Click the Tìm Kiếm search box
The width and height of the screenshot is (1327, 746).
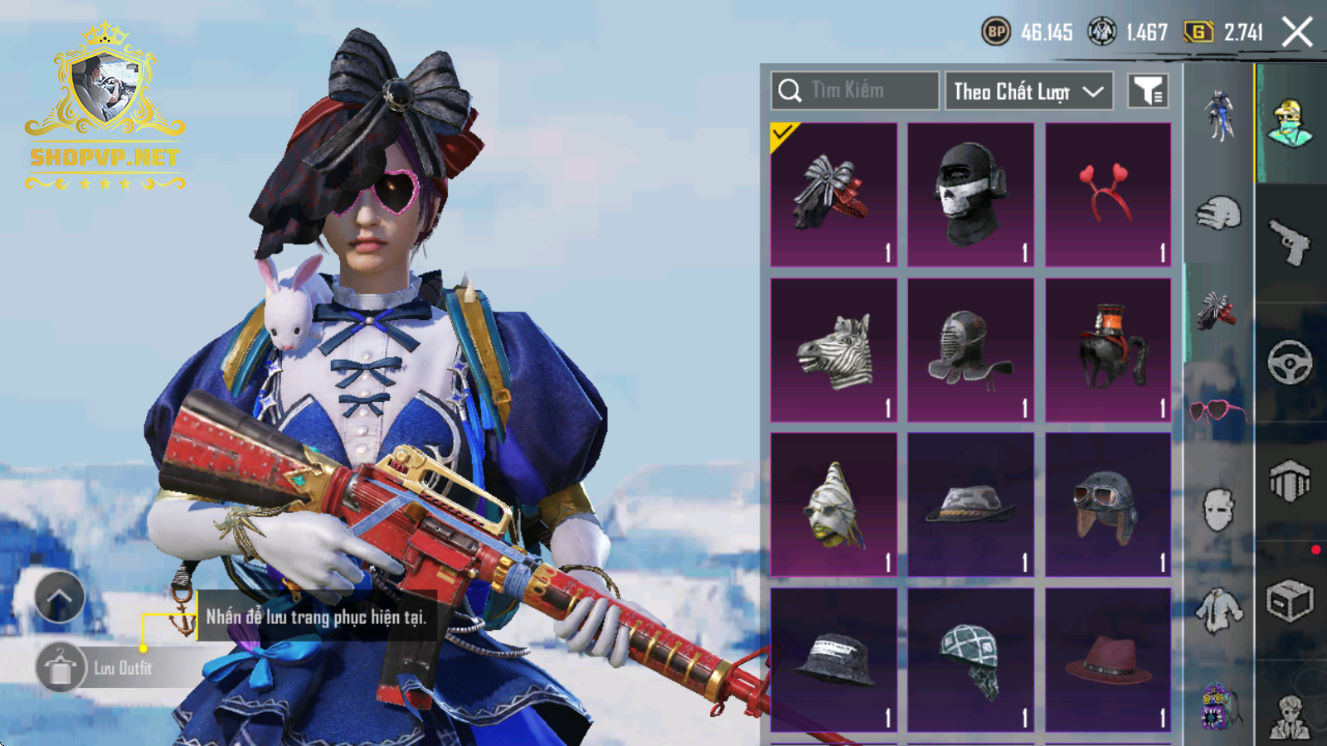(855, 91)
